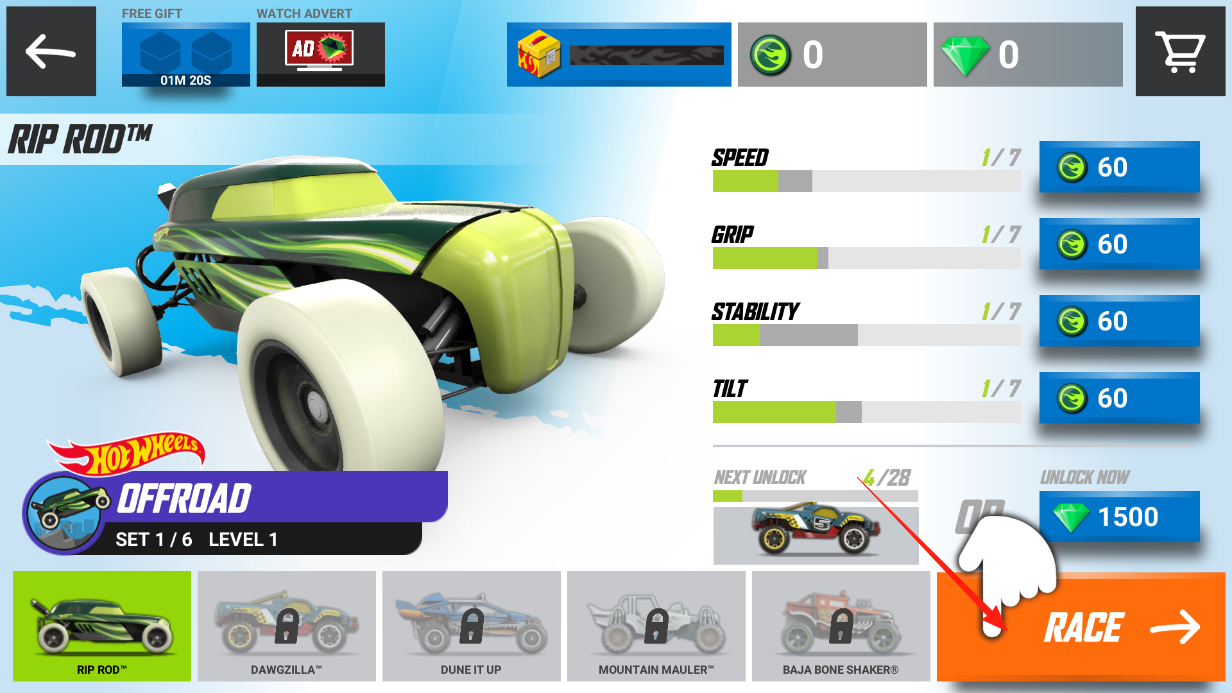Click the green coin balance counter
Screen dimensions: 1232x693
[832, 54]
